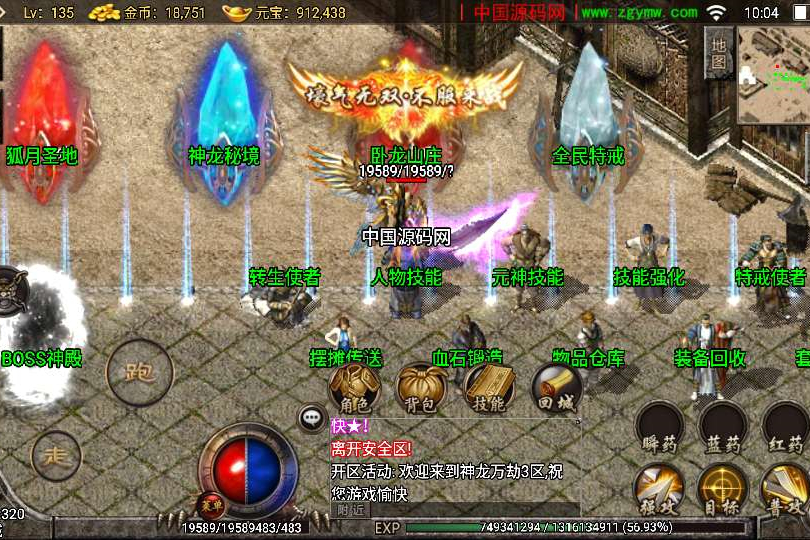Open the chat speech bubble icon
810x540 pixels.
312,419
